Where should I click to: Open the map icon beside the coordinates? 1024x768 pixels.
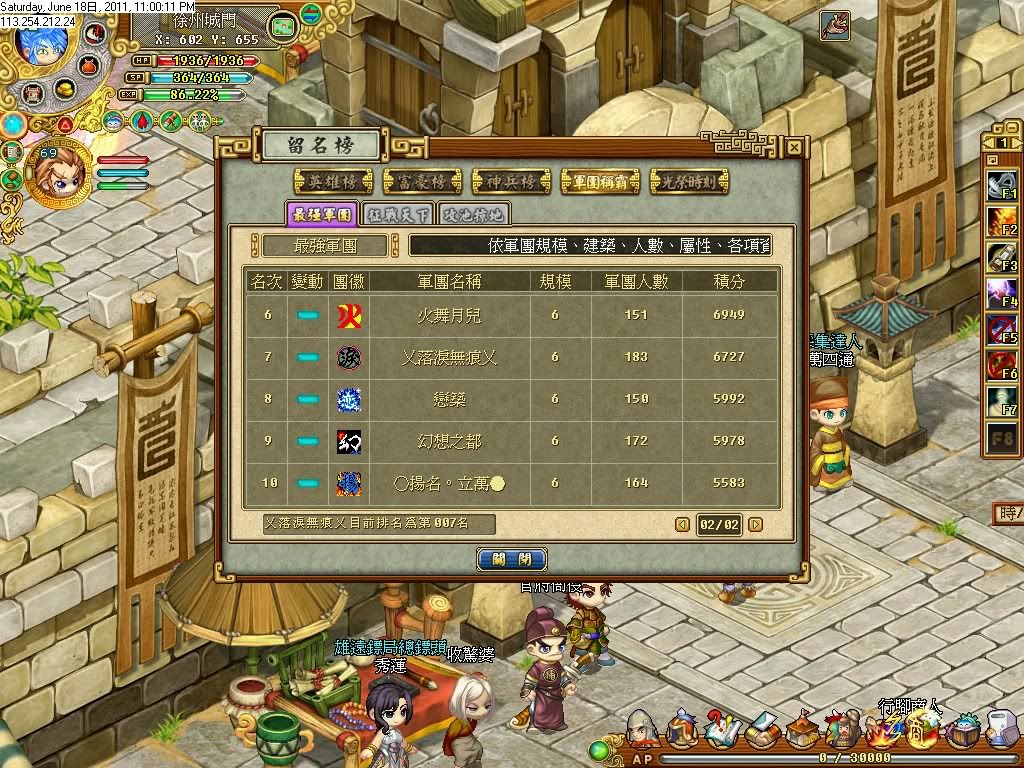[284, 24]
